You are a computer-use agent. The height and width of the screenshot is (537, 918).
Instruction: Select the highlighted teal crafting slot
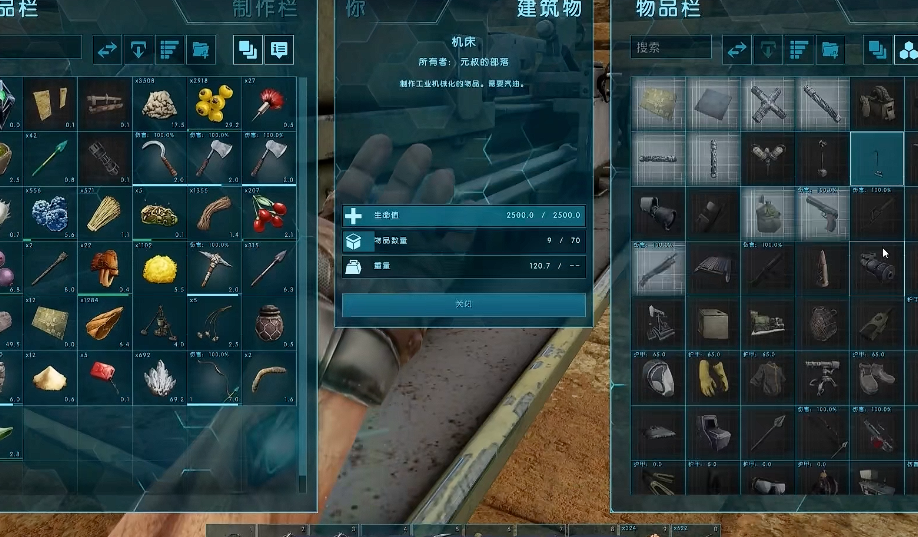coord(876,157)
